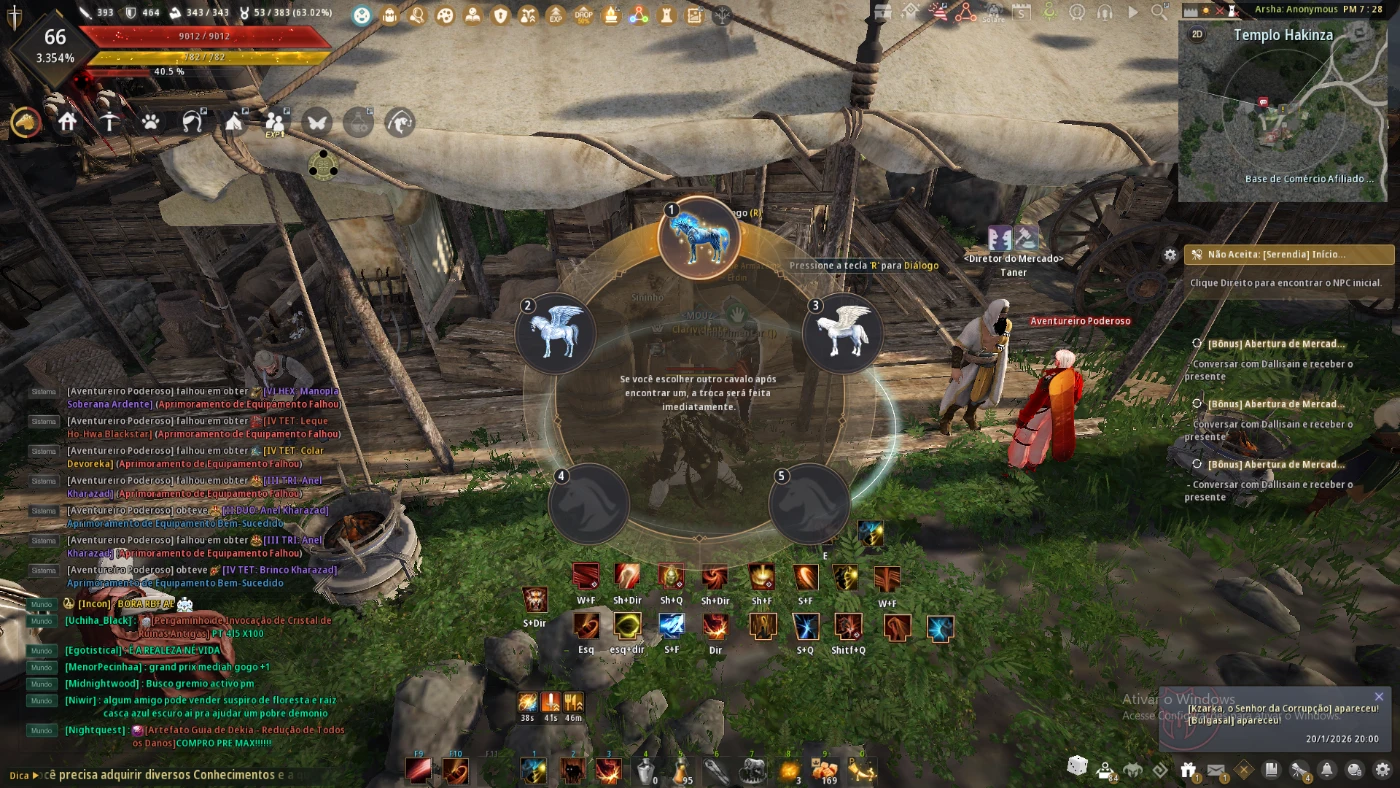The width and height of the screenshot is (1400, 788).
Task: Click the tent icon shortcut
Action: click(x=234, y=122)
